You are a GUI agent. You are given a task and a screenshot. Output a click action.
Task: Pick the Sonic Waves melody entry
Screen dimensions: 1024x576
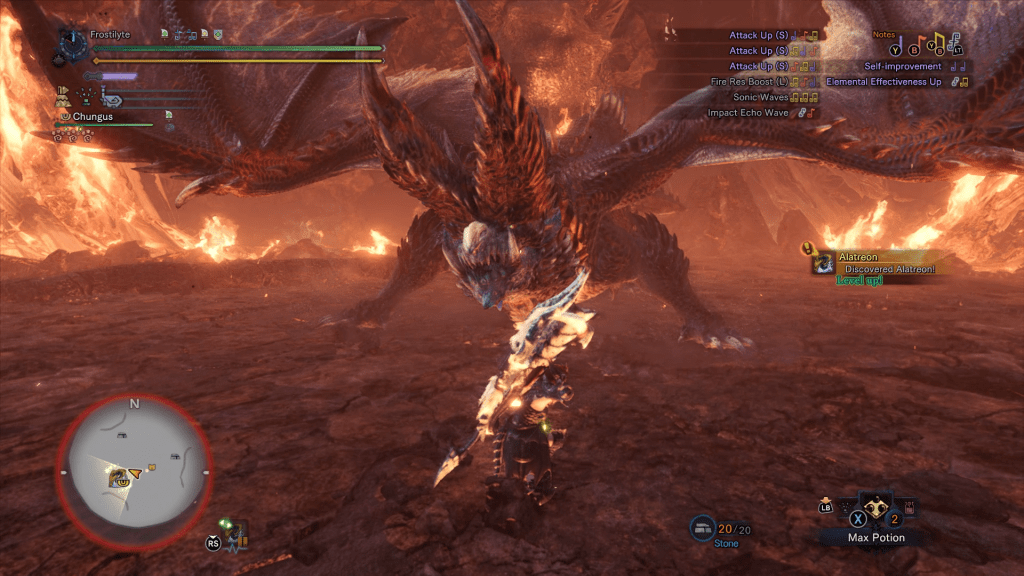[x=763, y=97]
